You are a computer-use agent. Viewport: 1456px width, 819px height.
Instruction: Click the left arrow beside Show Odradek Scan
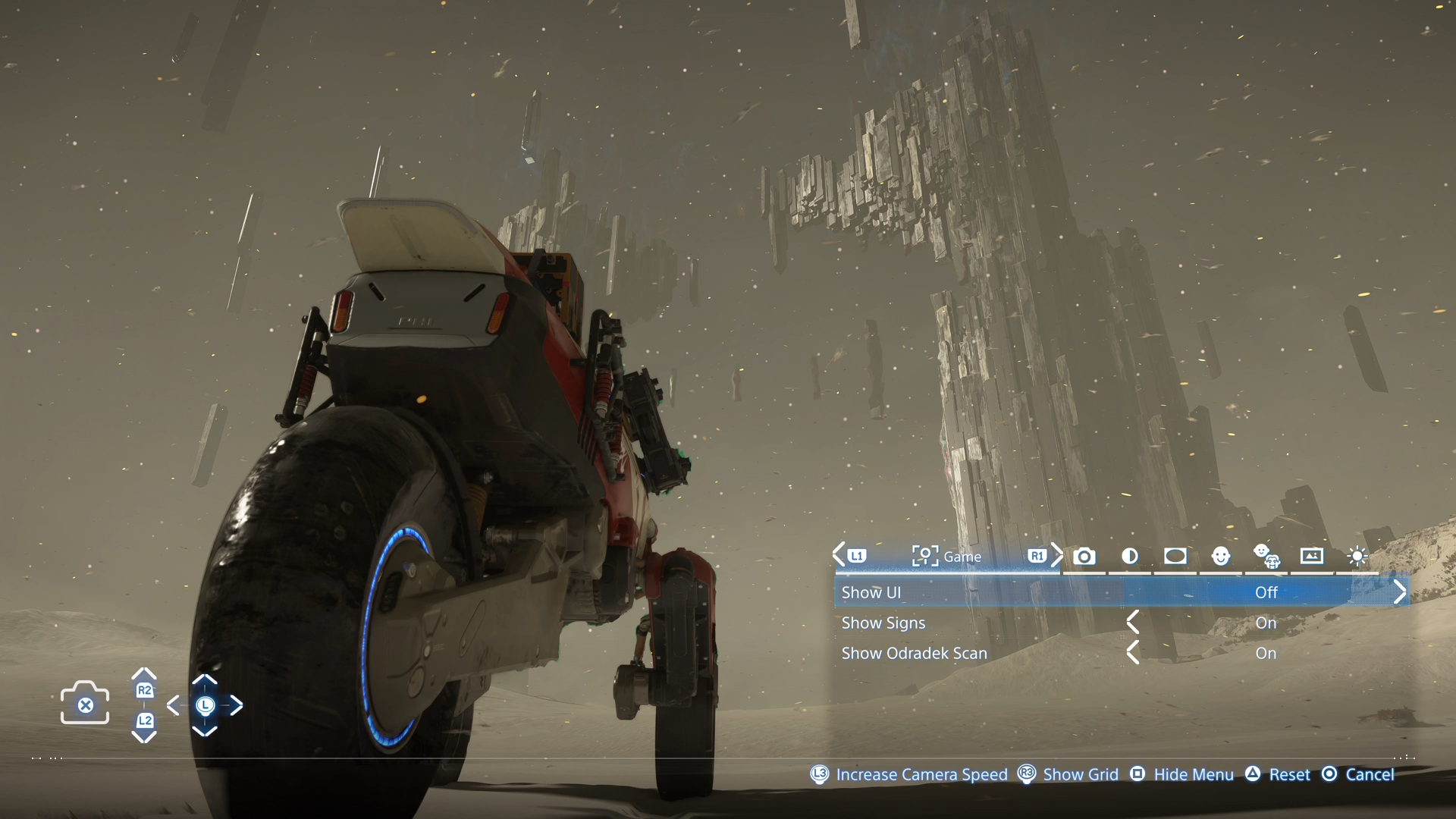coord(1133,654)
